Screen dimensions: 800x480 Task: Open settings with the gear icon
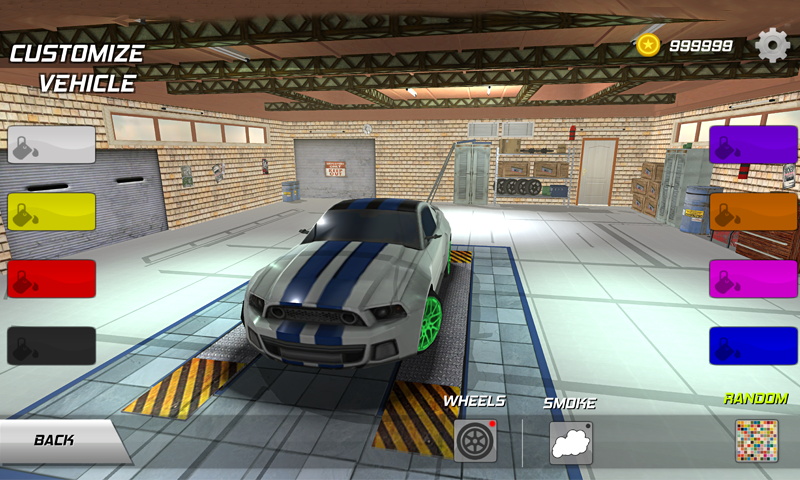click(x=772, y=45)
